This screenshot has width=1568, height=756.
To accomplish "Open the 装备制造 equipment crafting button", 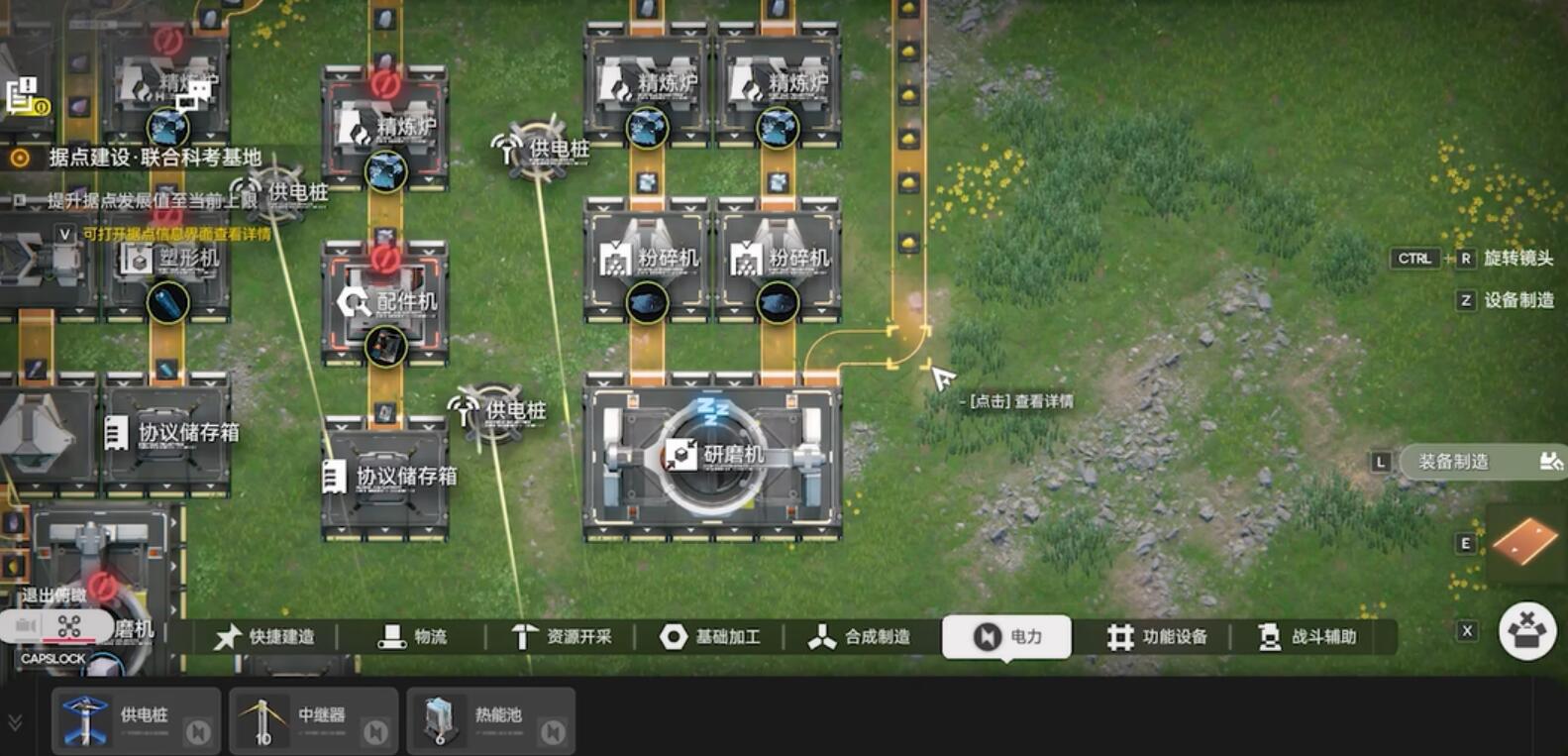I will 1481,462.
